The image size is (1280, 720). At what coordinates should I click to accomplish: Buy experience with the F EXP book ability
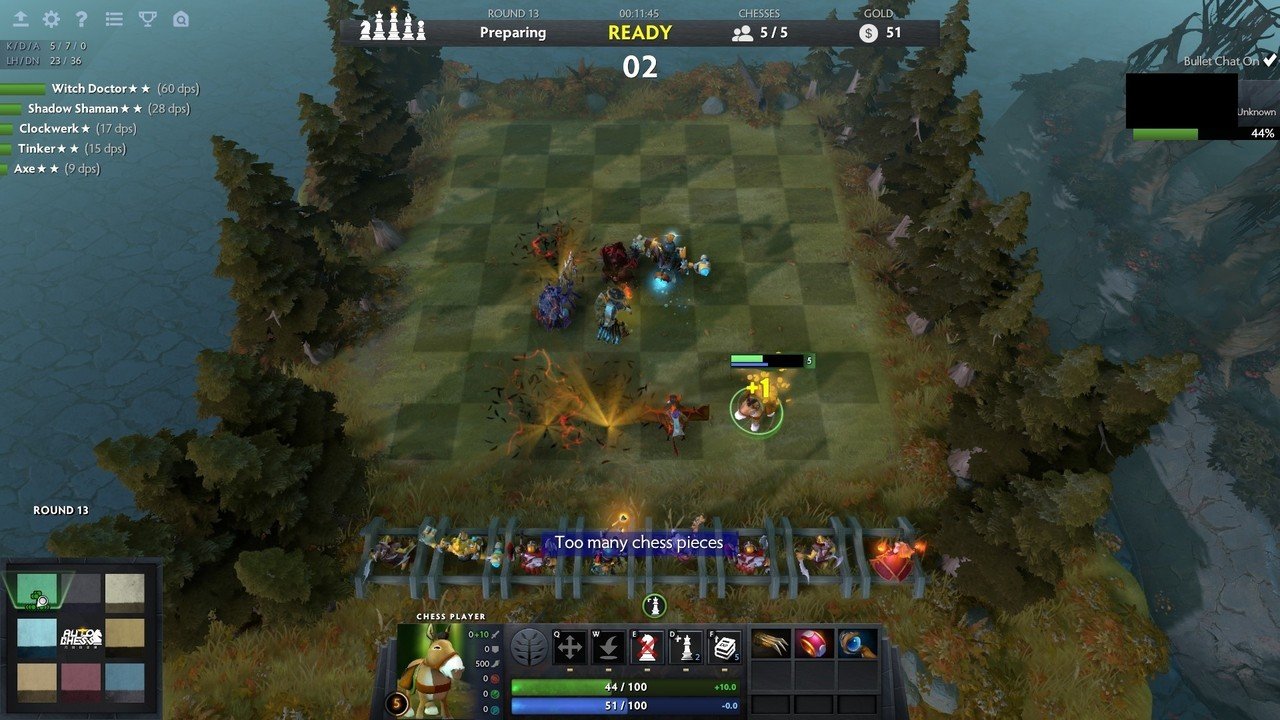pos(723,645)
